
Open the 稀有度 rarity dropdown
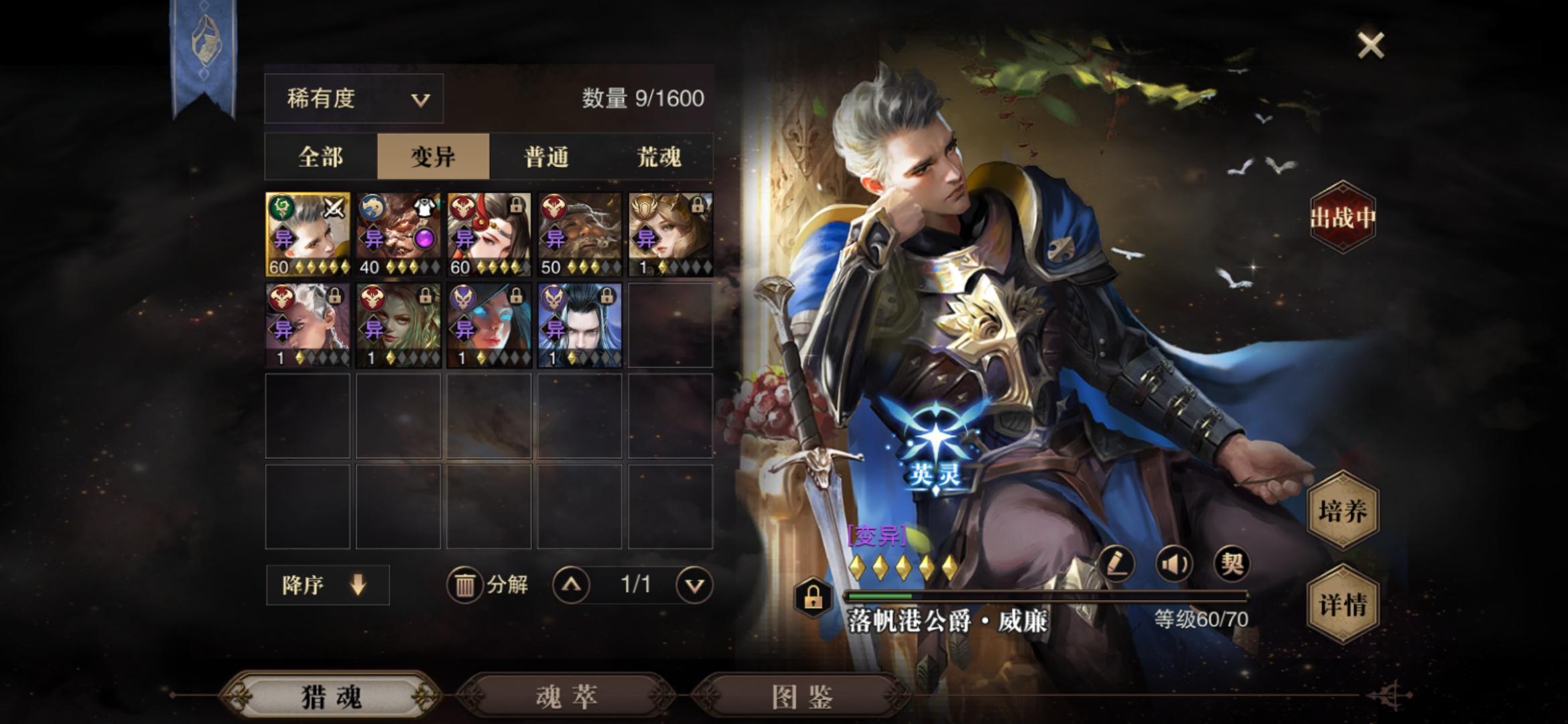click(354, 98)
